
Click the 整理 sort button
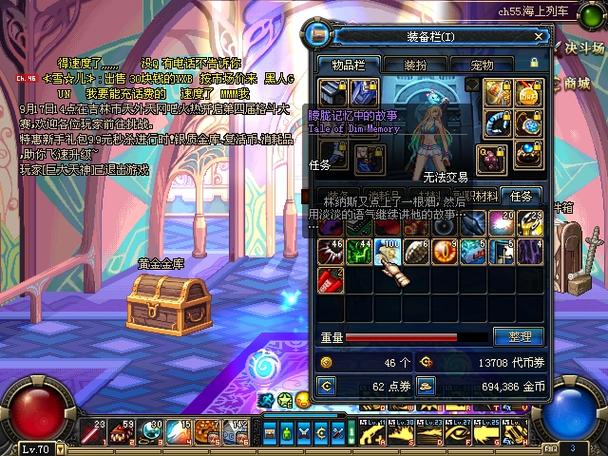tap(520, 337)
